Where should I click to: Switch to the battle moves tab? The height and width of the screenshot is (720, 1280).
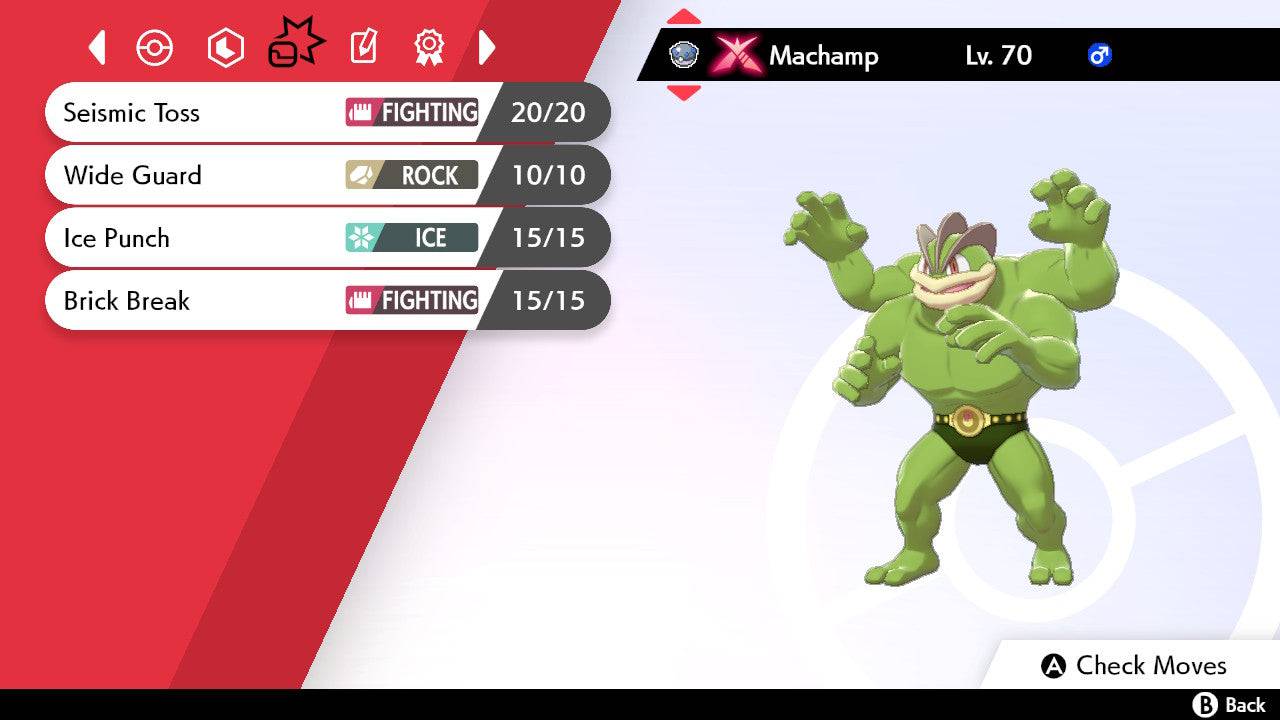(x=296, y=45)
